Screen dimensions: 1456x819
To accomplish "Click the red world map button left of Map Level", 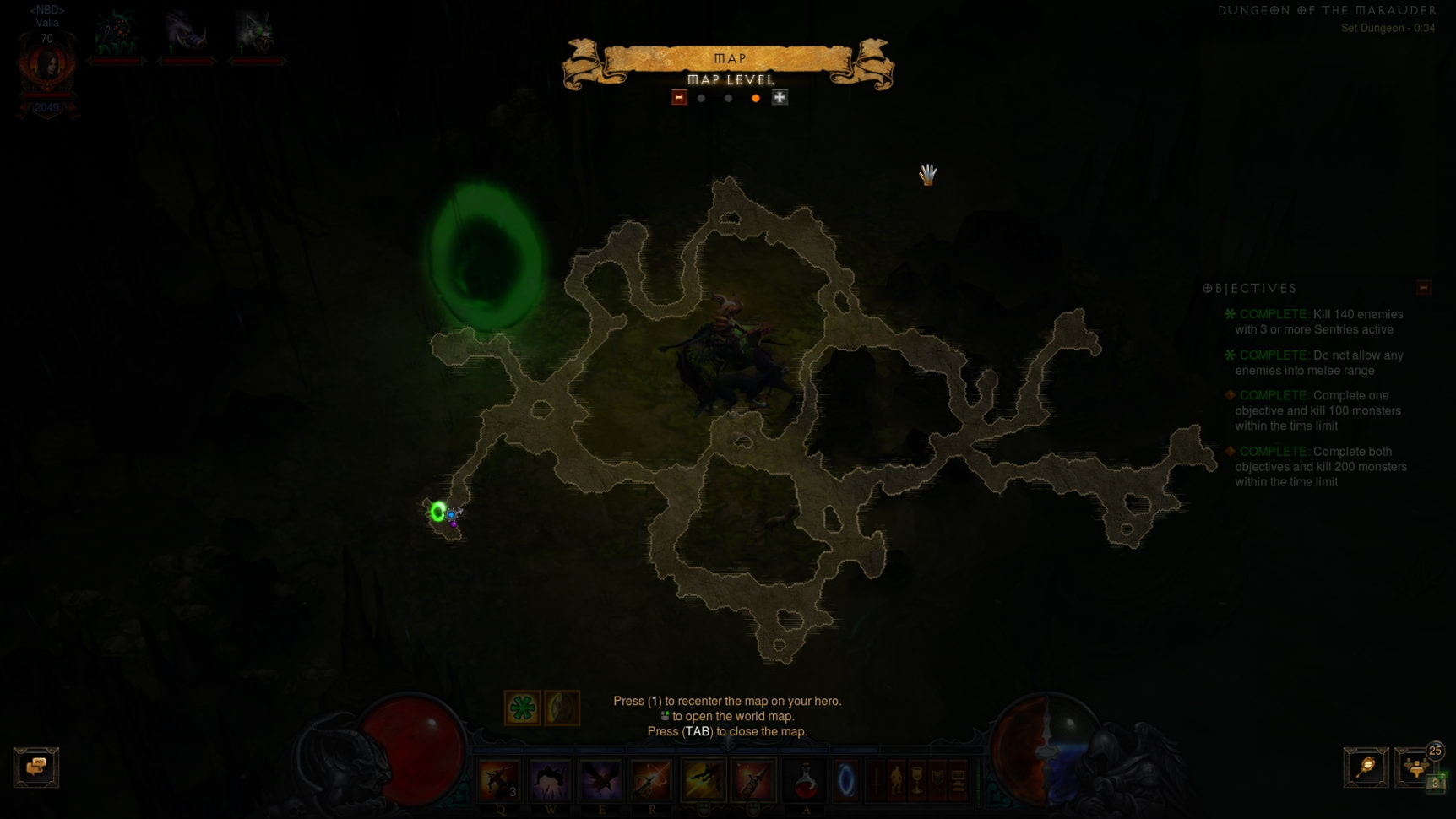I will point(680,98).
